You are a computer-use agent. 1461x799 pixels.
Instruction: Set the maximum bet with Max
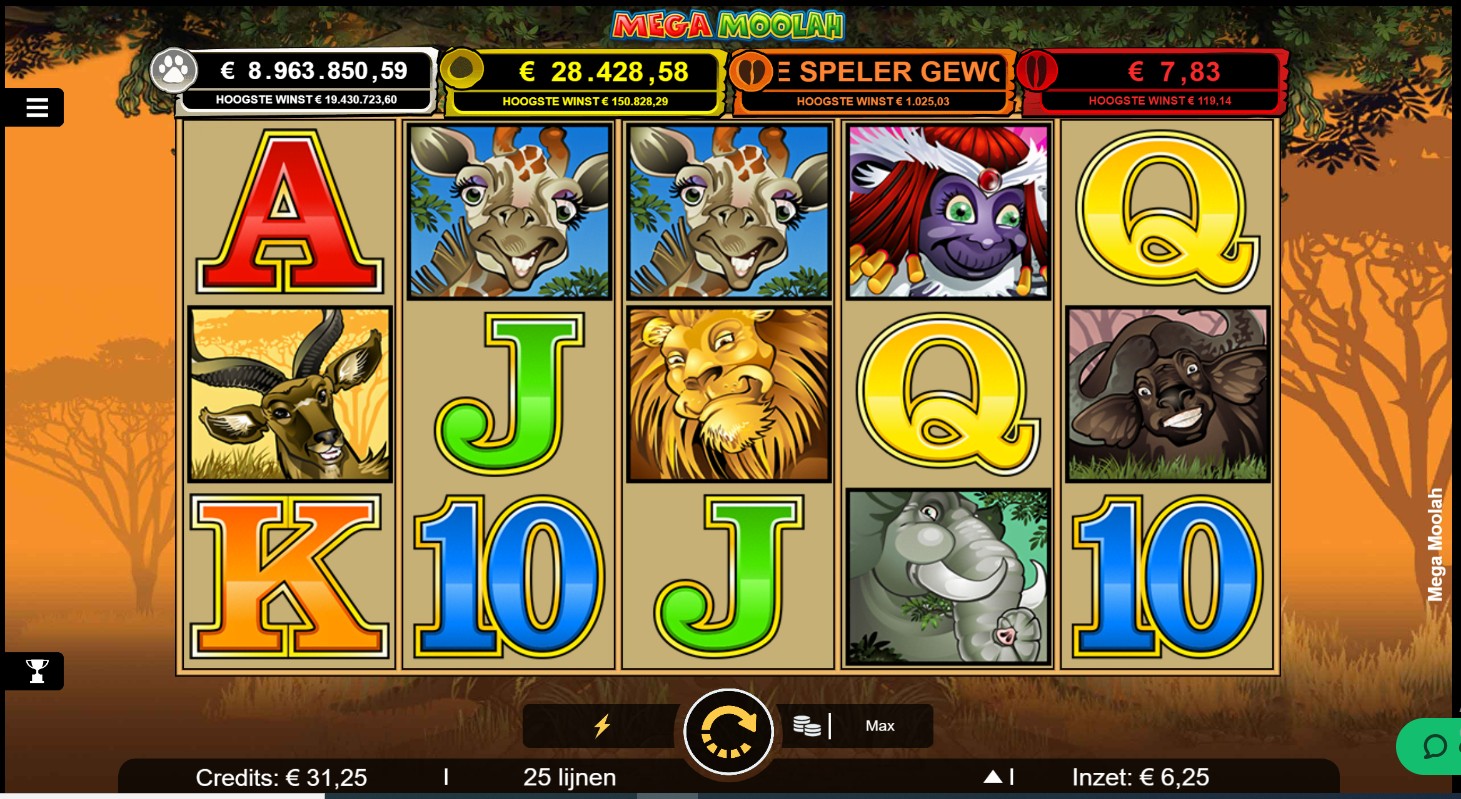pyautogui.click(x=880, y=726)
